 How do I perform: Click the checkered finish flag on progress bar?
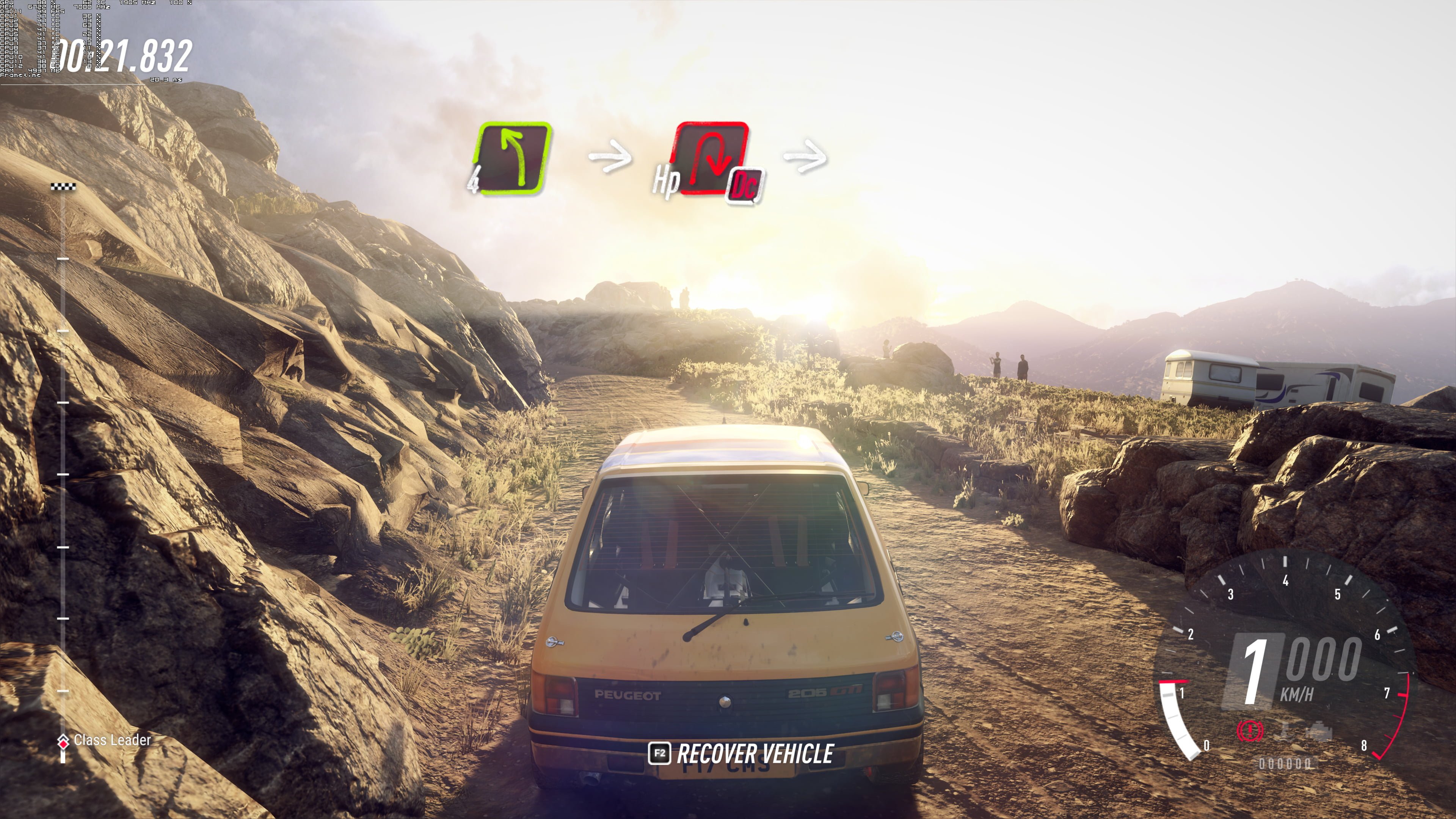[x=63, y=187]
